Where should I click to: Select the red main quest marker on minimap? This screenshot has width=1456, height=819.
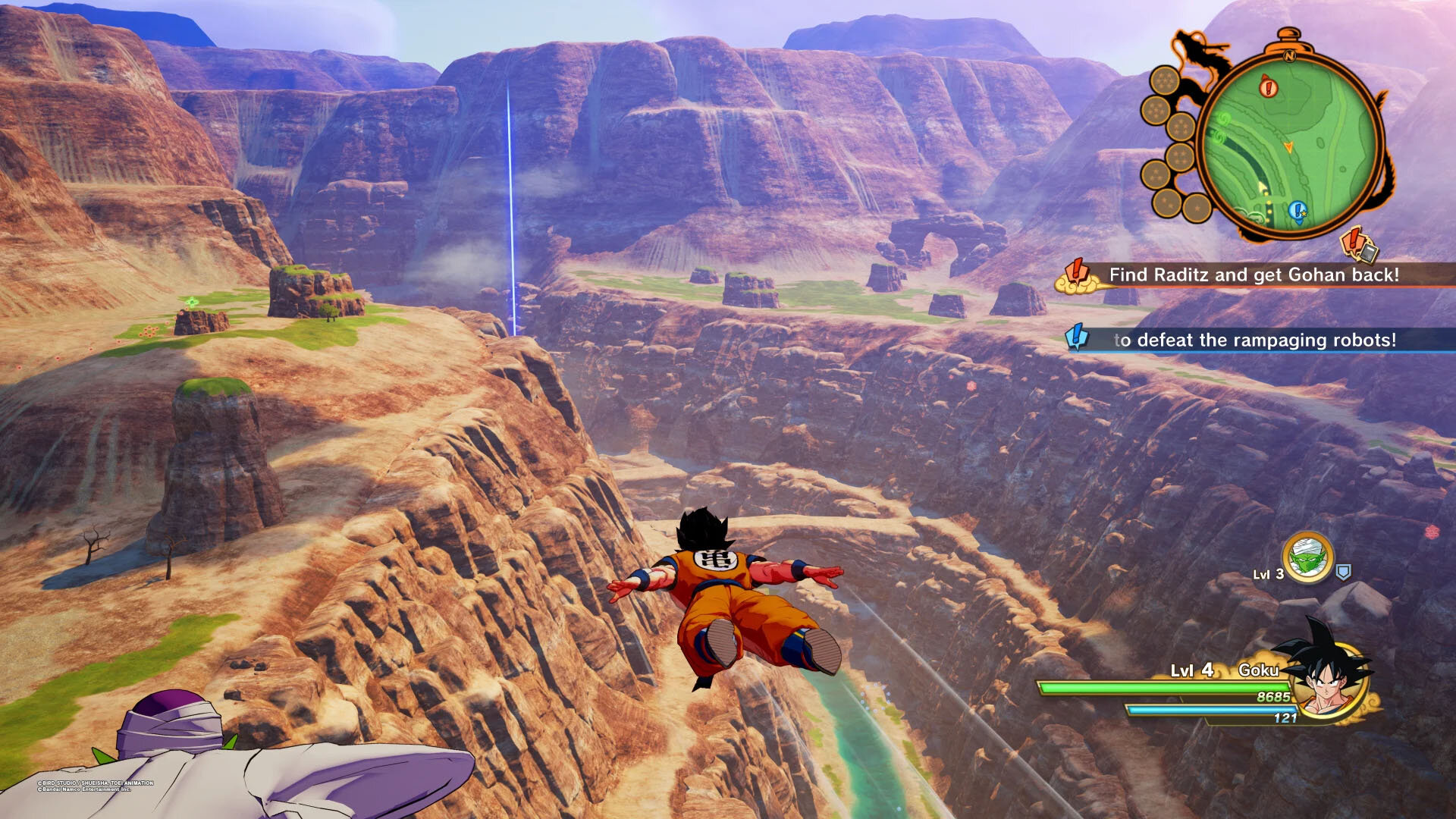coord(1268,87)
